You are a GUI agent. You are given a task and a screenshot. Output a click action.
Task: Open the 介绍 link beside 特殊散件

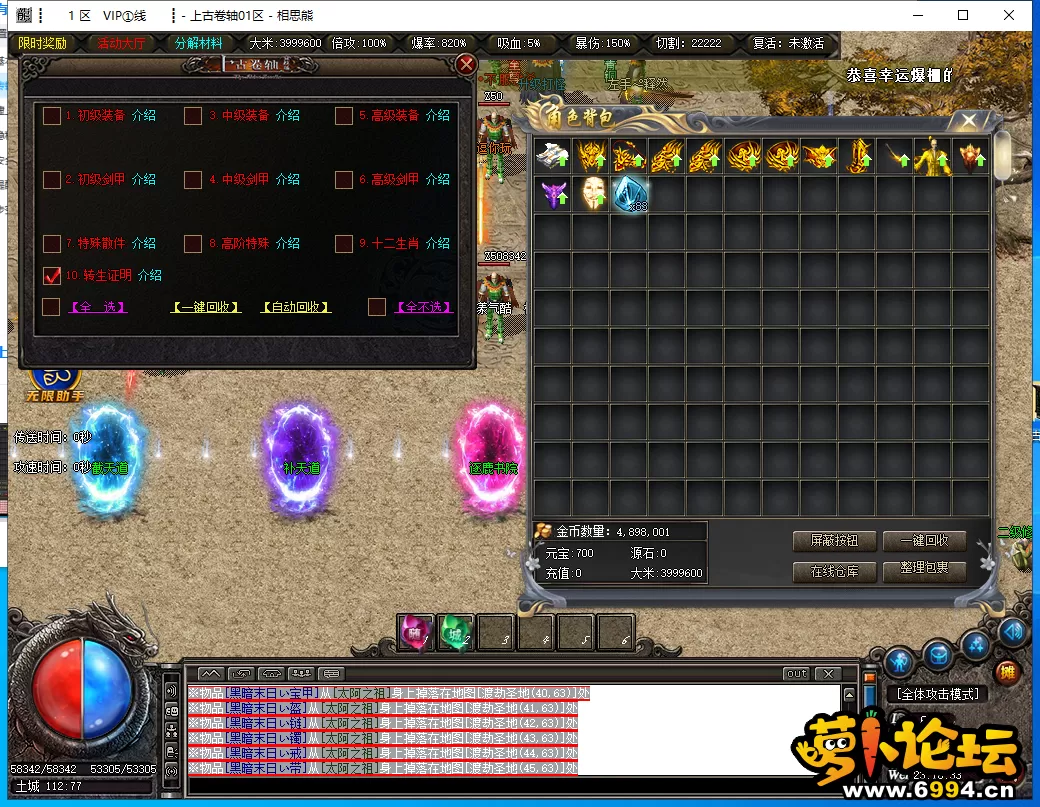coord(144,244)
